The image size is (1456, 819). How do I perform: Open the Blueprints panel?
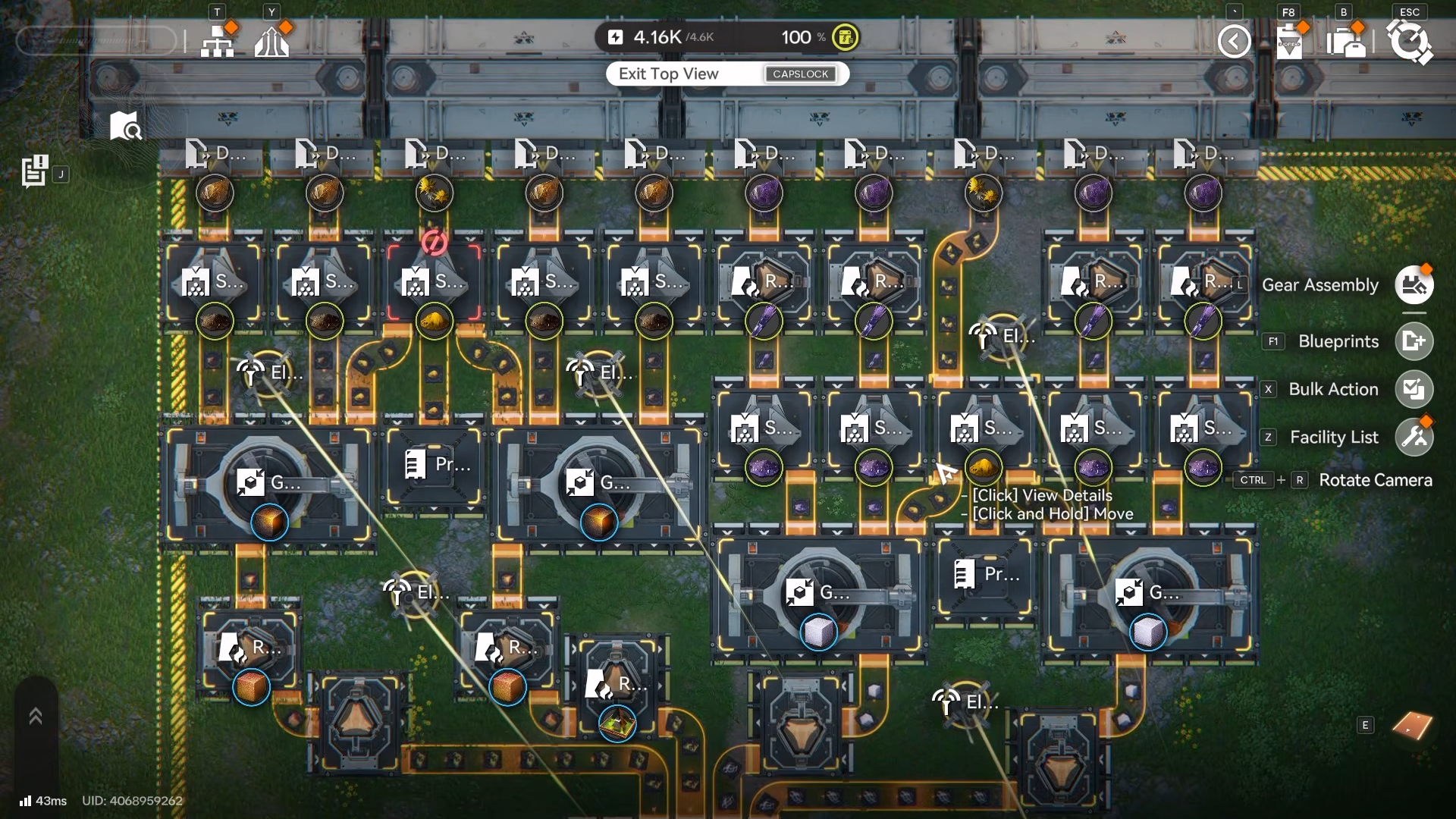point(1414,341)
